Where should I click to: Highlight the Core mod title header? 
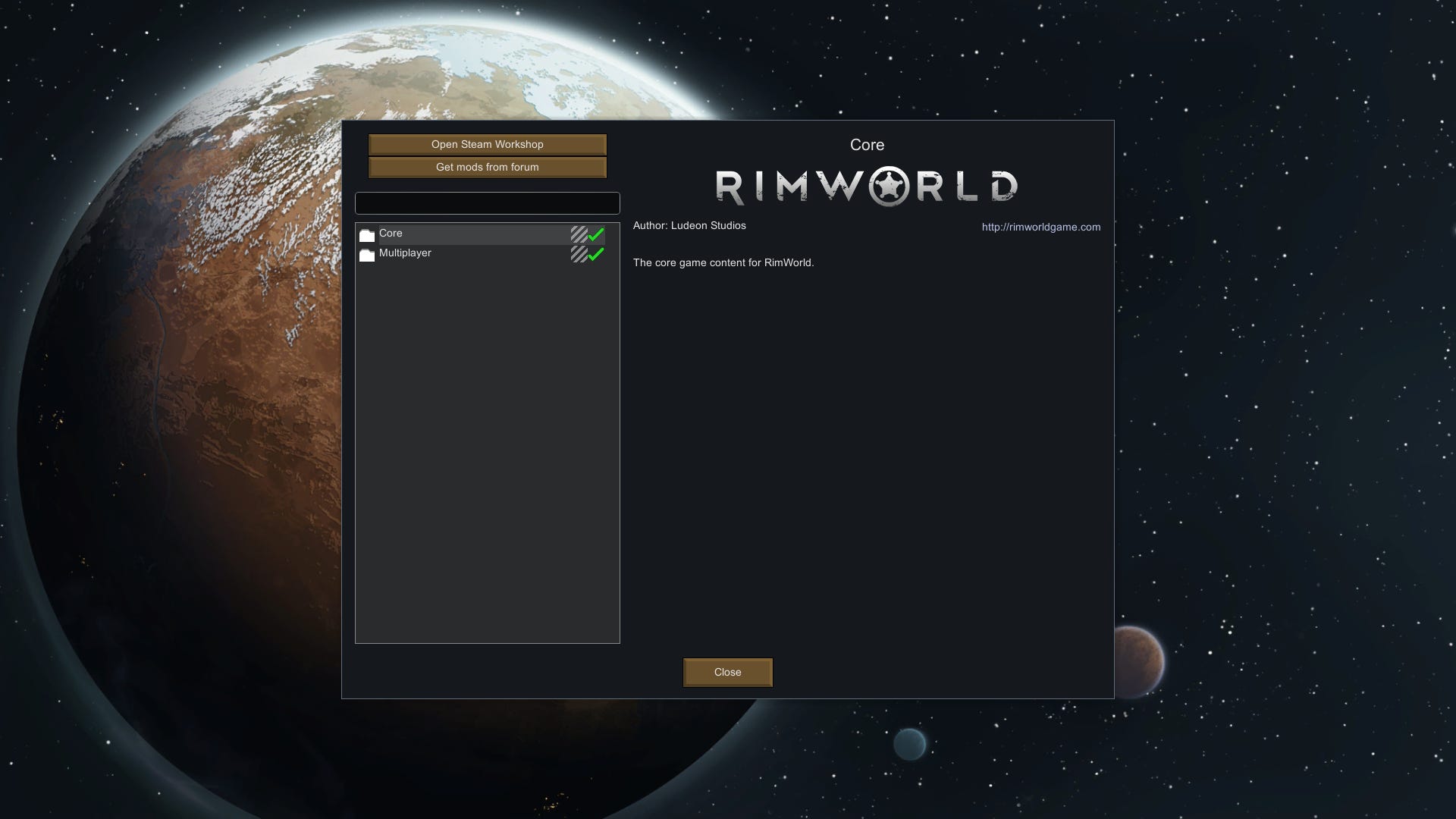point(868,144)
